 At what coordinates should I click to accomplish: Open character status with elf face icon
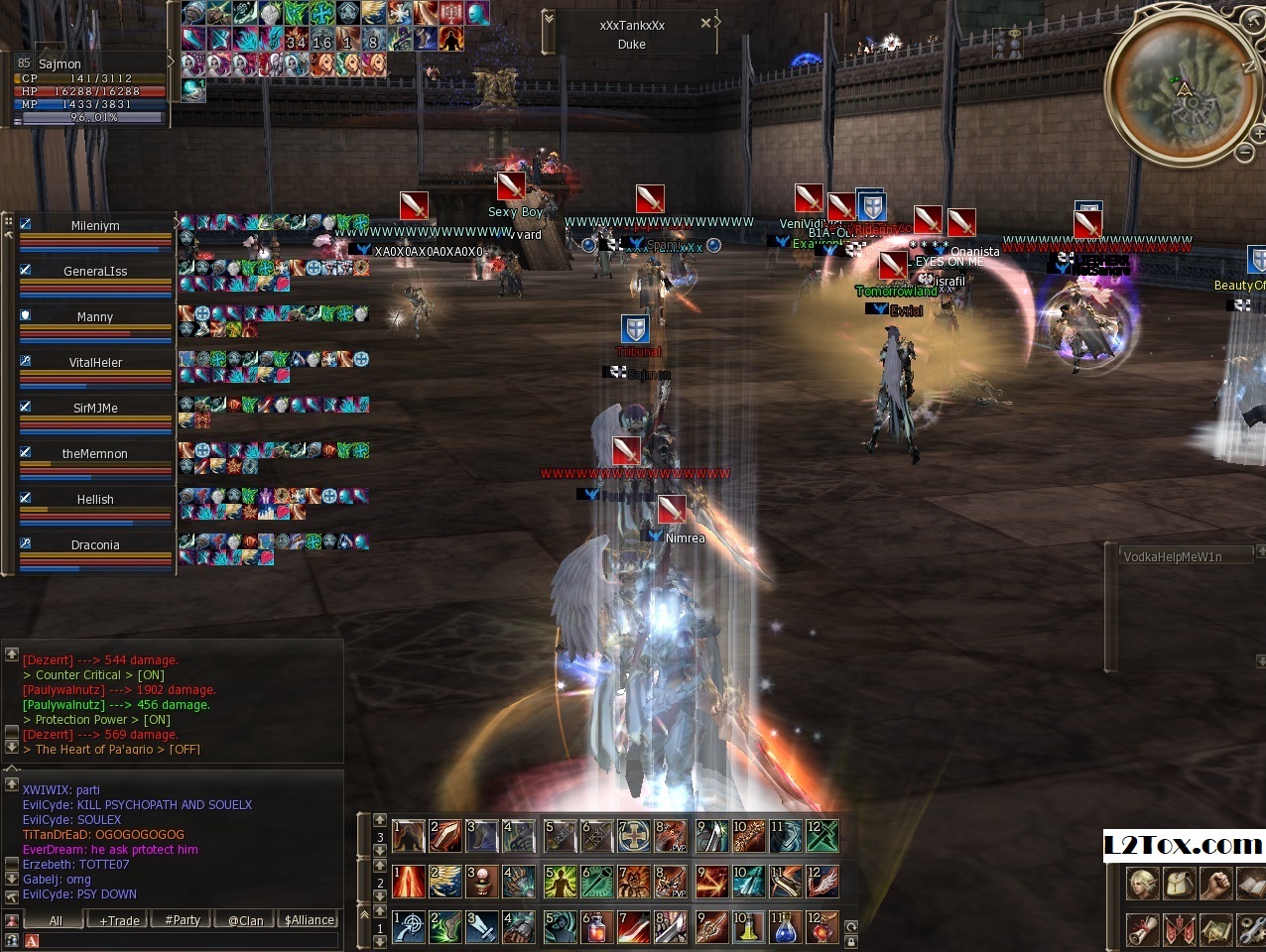coord(1142,883)
